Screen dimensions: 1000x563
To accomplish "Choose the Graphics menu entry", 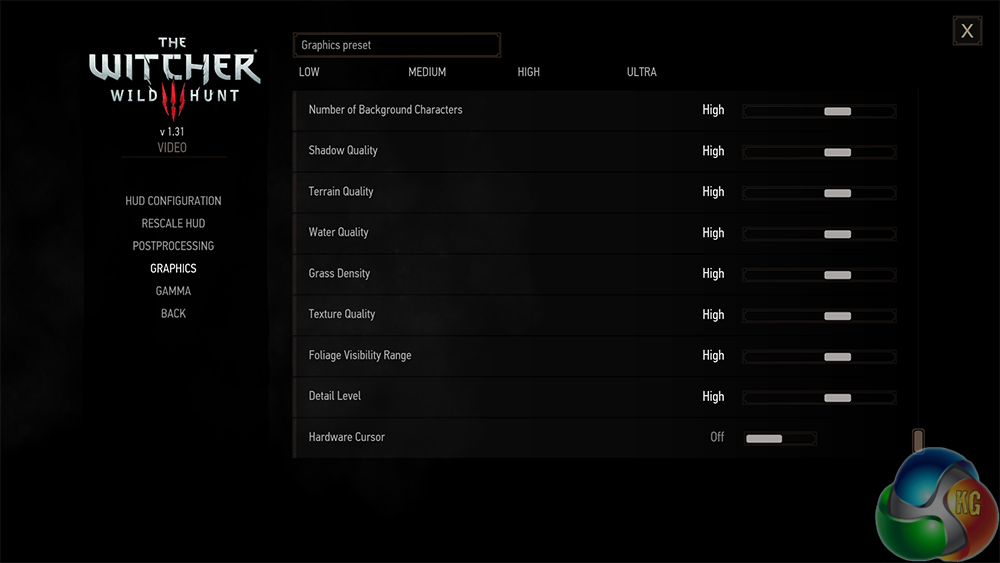I will click(173, 268).
